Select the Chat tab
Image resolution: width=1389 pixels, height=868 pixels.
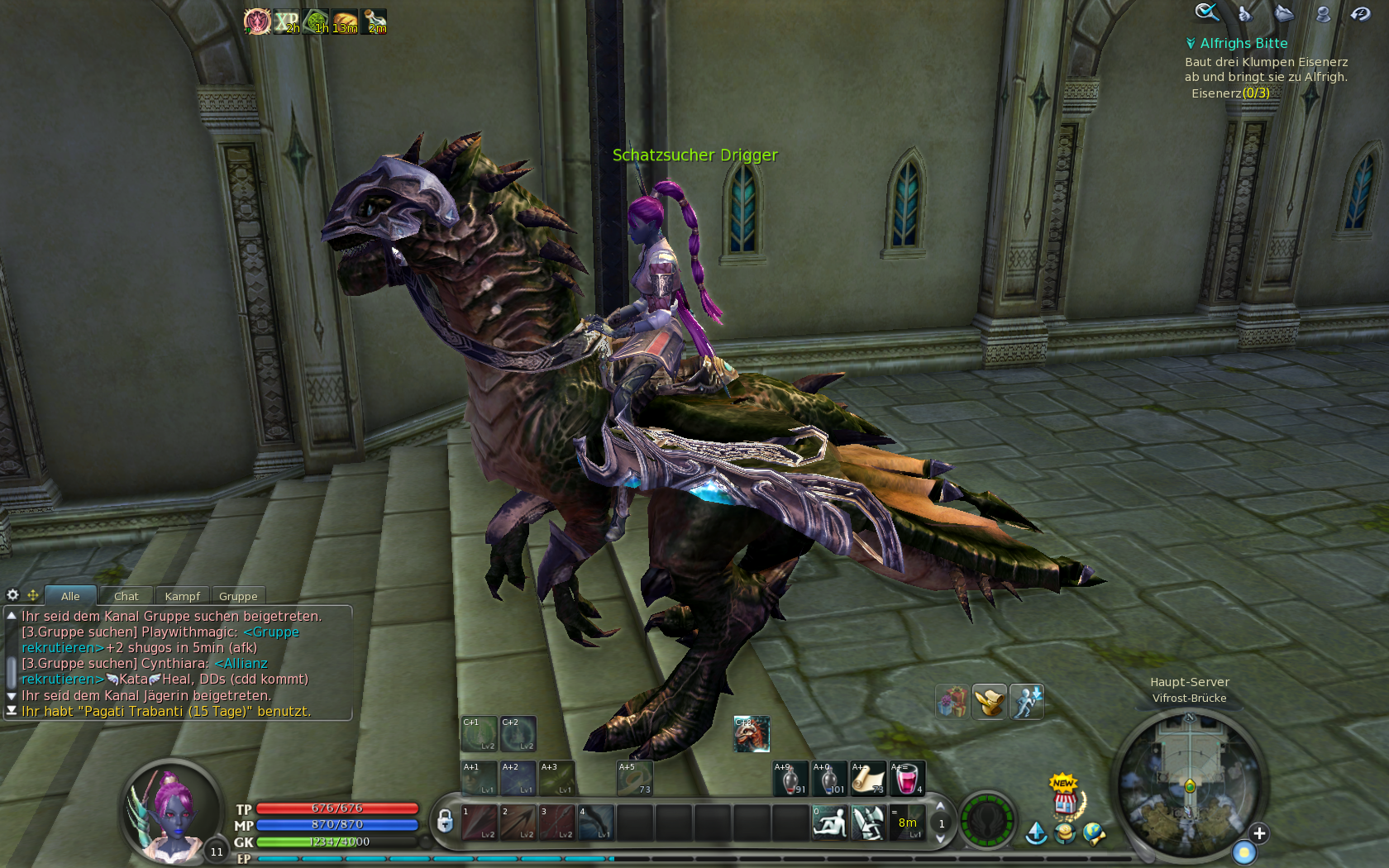(x=126, y=596)
